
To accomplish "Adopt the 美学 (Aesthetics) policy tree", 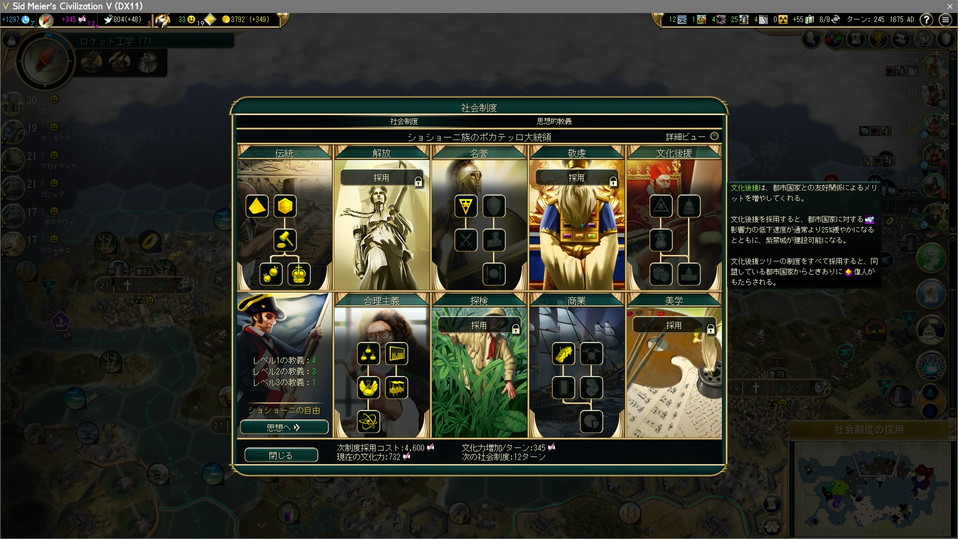I will pyautogui.click(x=674, y=326).
